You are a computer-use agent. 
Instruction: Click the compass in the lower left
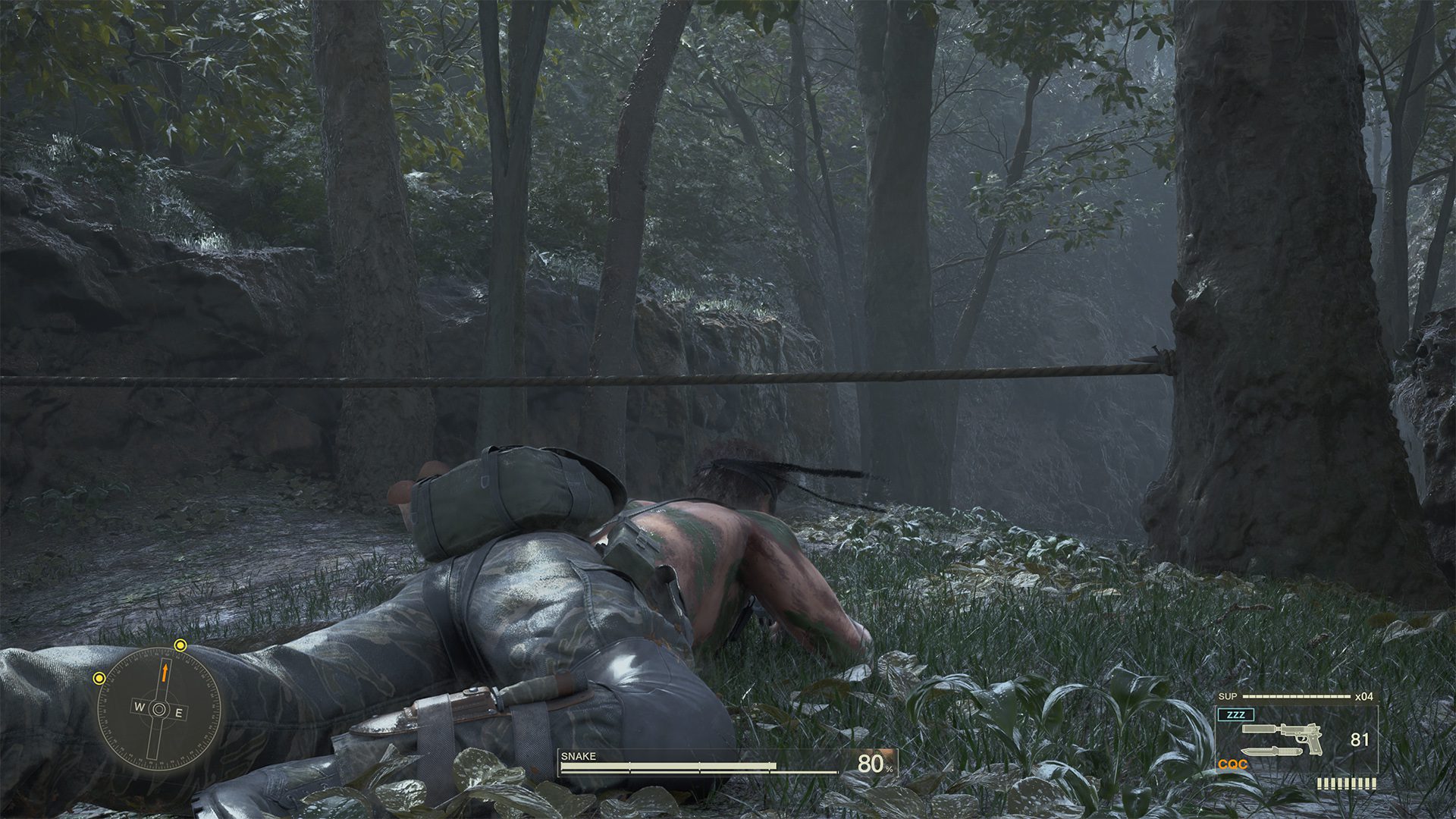[x=159, y=709]
